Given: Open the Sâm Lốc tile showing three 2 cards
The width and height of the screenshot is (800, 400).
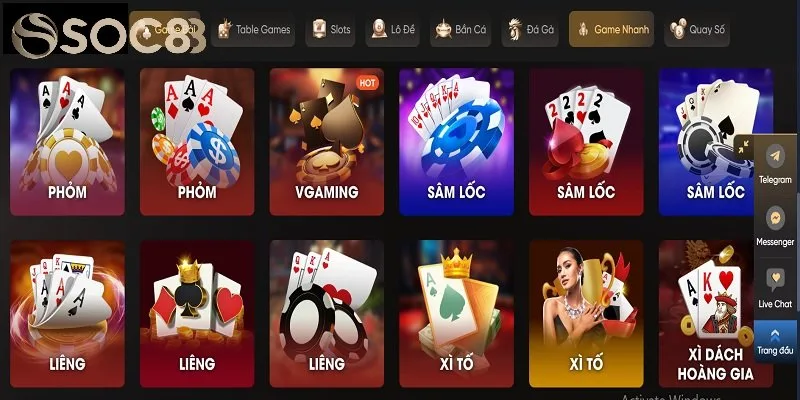Looking at the screenshot, I should (x=586, y=142).
